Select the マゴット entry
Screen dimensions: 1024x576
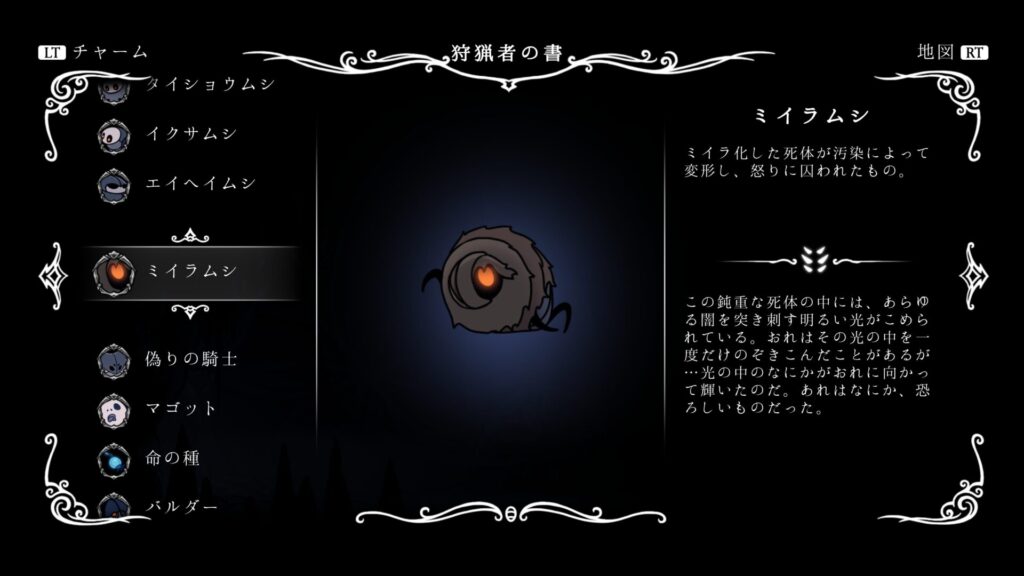[x=180, y=409]
